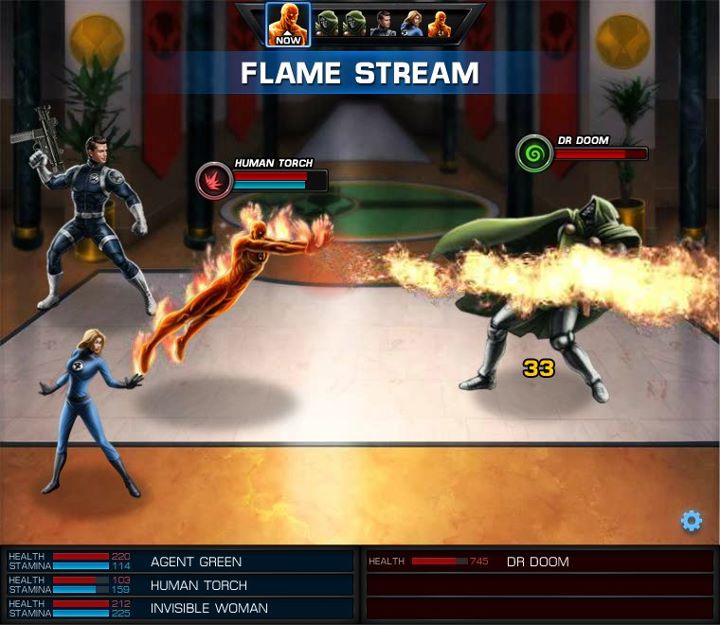Select Invisible Woman's turn order portrait

pos(412,23)
